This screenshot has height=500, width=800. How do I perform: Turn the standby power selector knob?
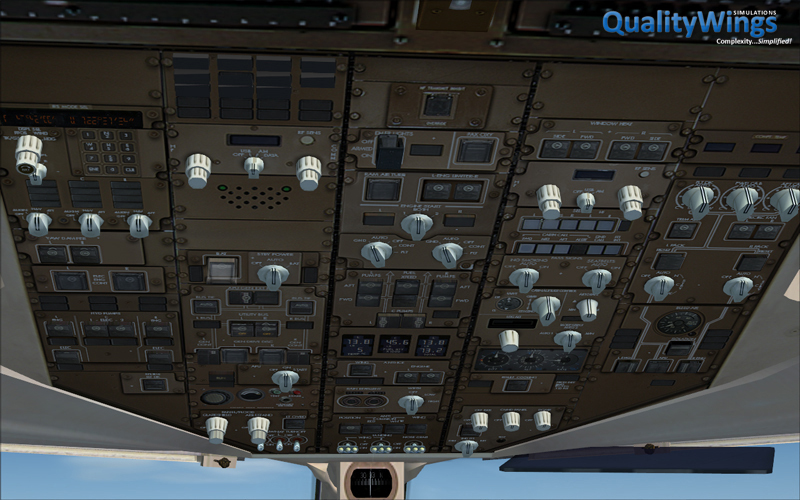point(272,276)
